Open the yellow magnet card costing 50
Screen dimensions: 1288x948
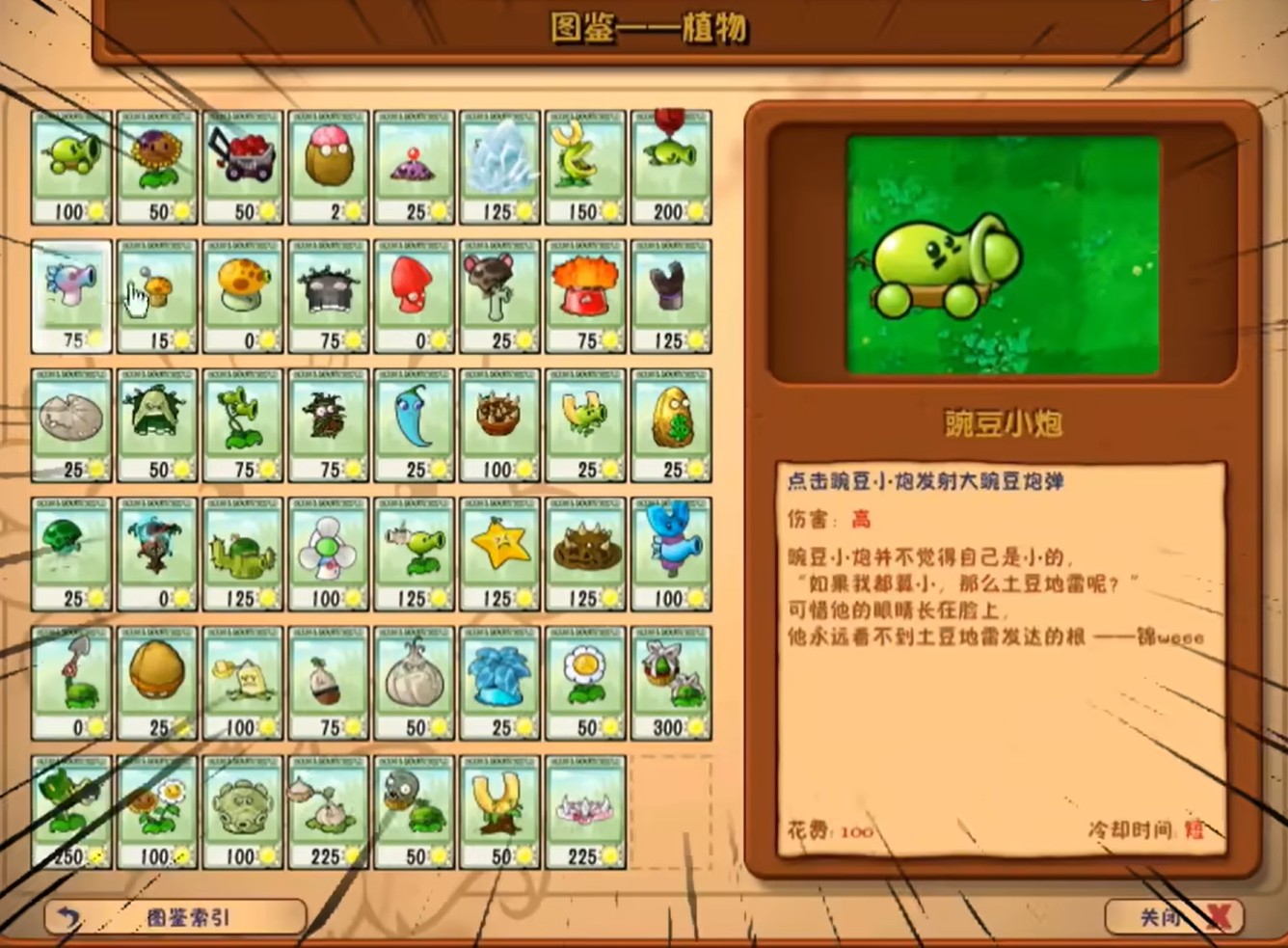pyautogui.click(x=499, y=810)
